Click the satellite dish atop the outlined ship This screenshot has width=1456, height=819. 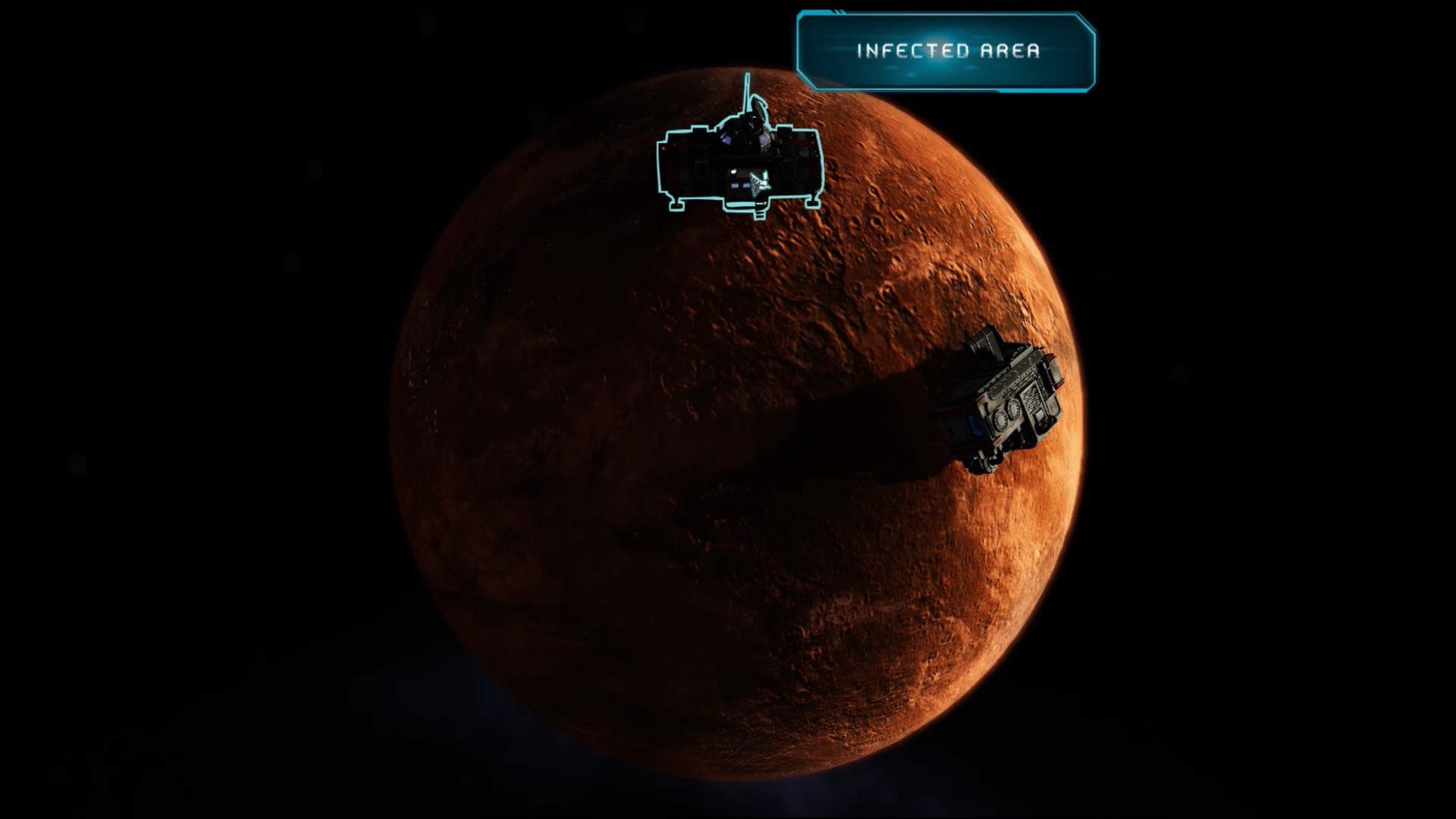pyautogui.click(x=758, y=106)
